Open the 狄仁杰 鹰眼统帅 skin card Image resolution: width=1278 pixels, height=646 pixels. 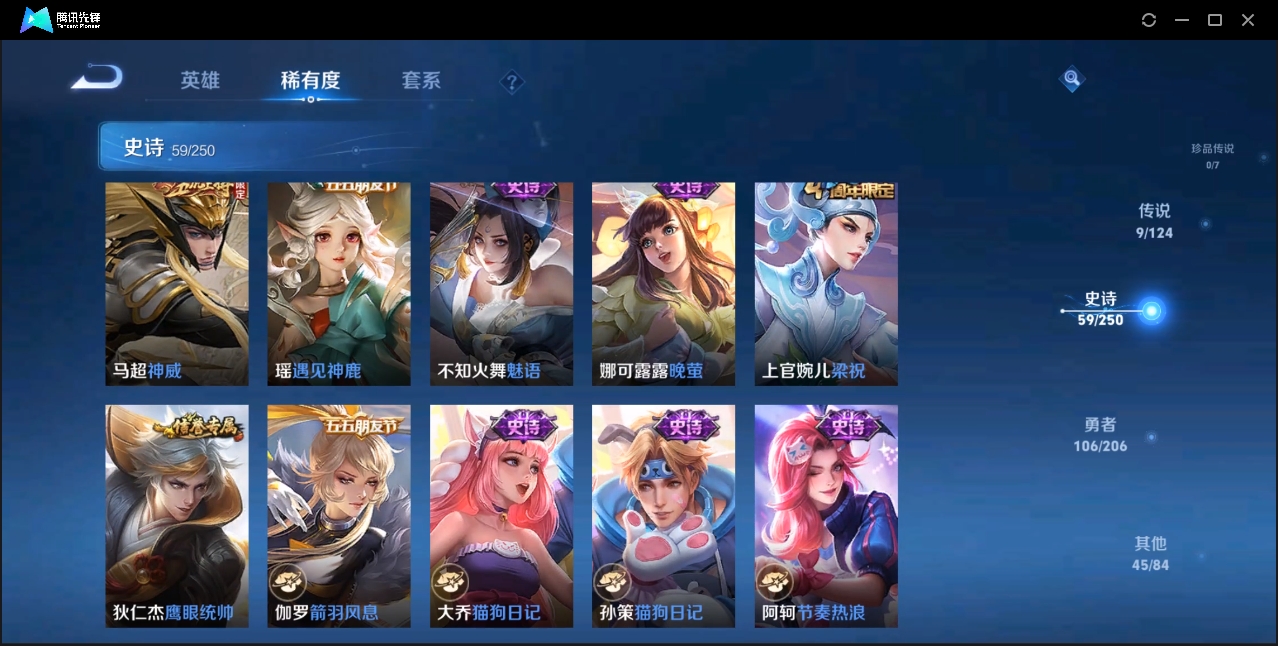pyautogui.click(x=177, y=516)
